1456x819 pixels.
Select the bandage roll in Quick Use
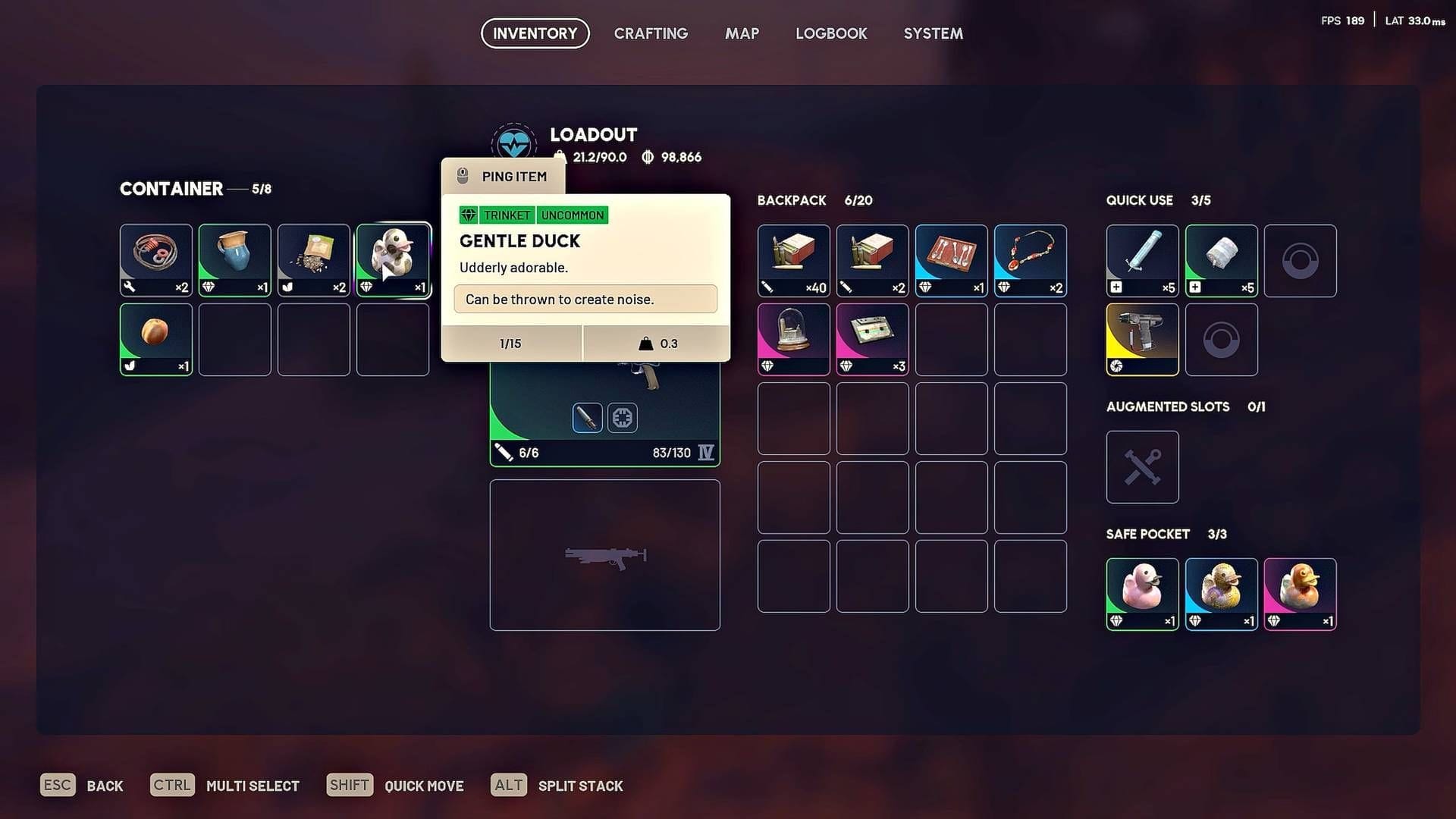tap(1221, 259)
